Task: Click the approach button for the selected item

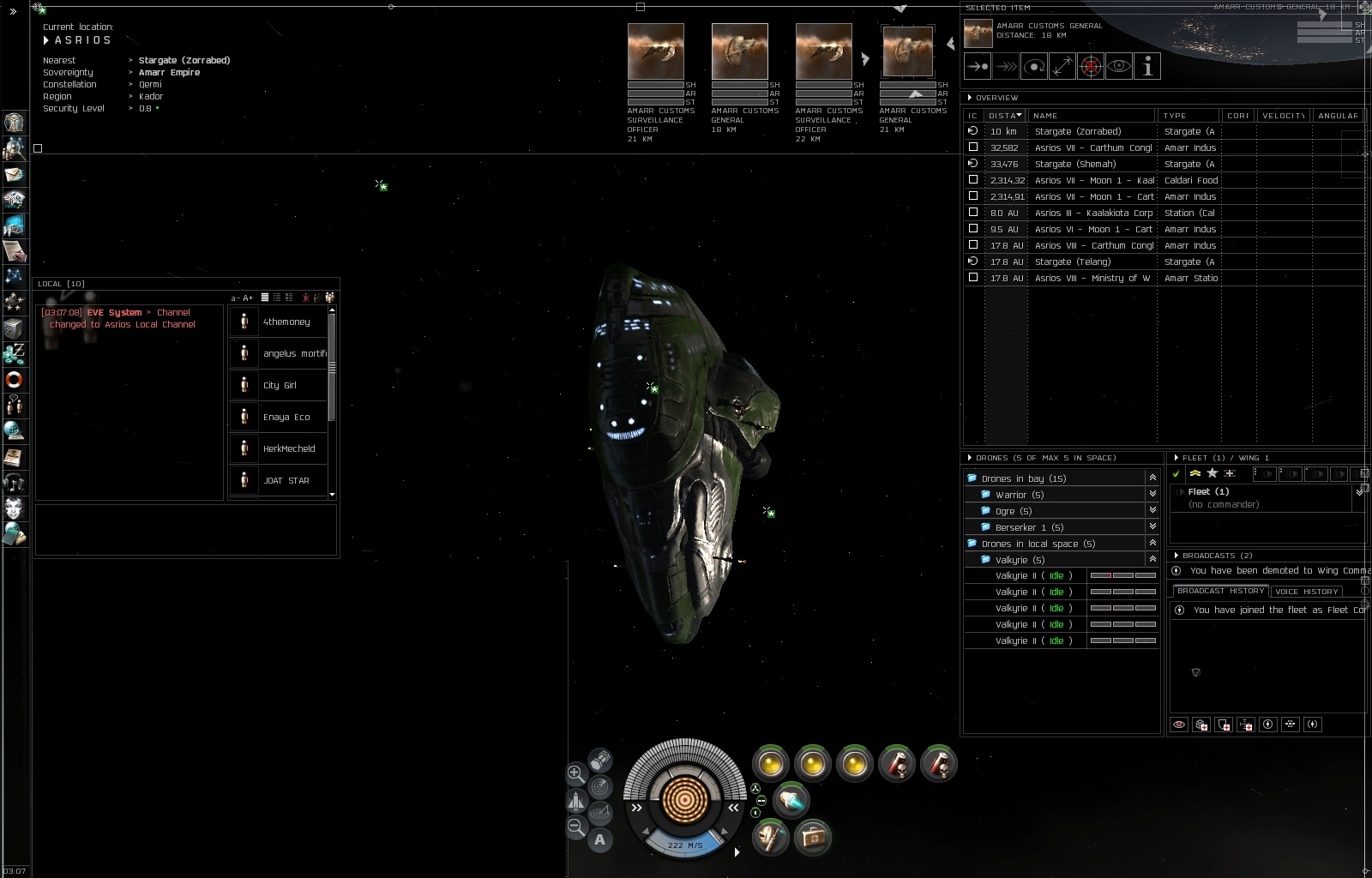Action: tap(978, 66)
